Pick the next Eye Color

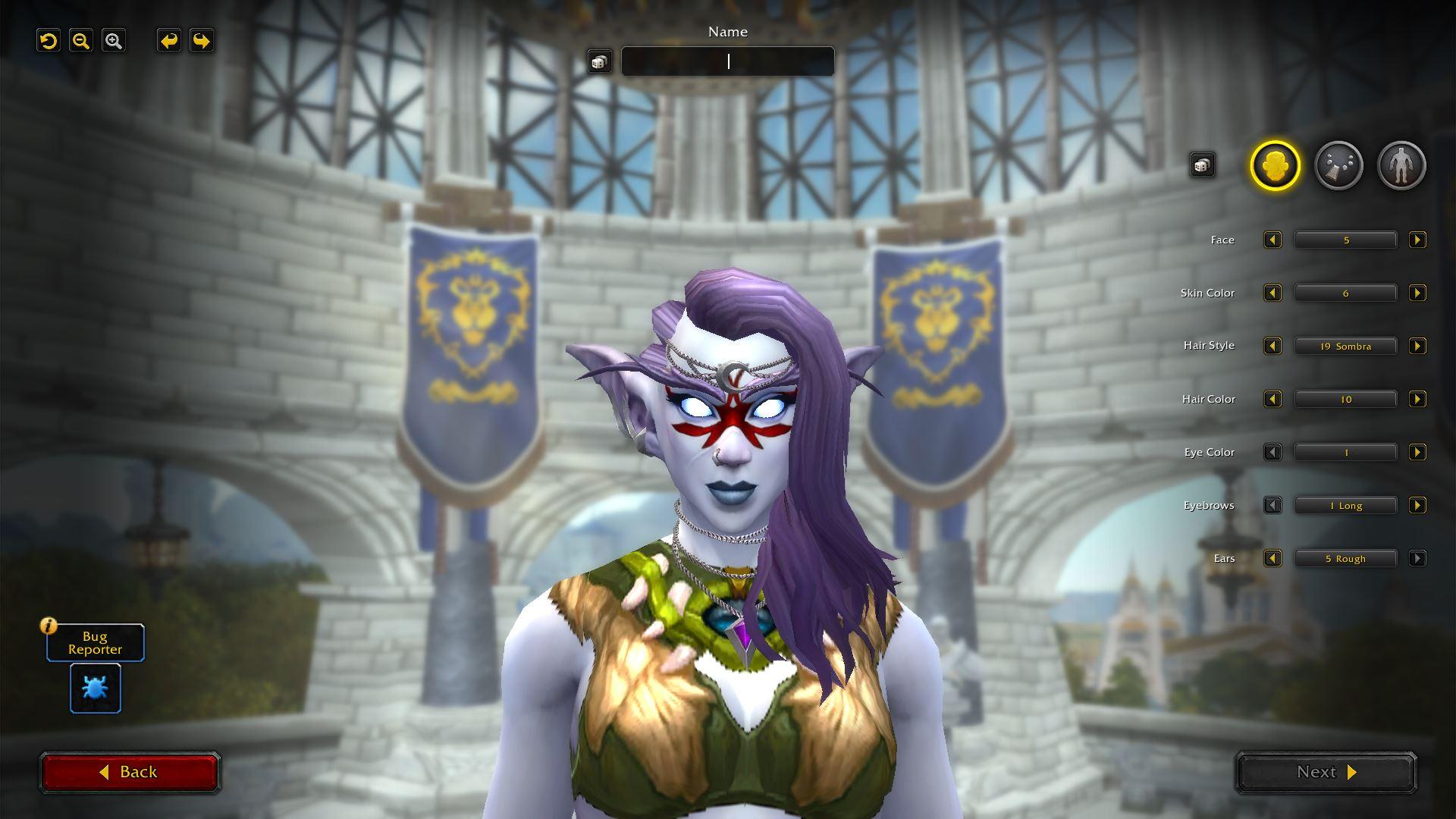pyautogui.click(x=1417, y=453)
